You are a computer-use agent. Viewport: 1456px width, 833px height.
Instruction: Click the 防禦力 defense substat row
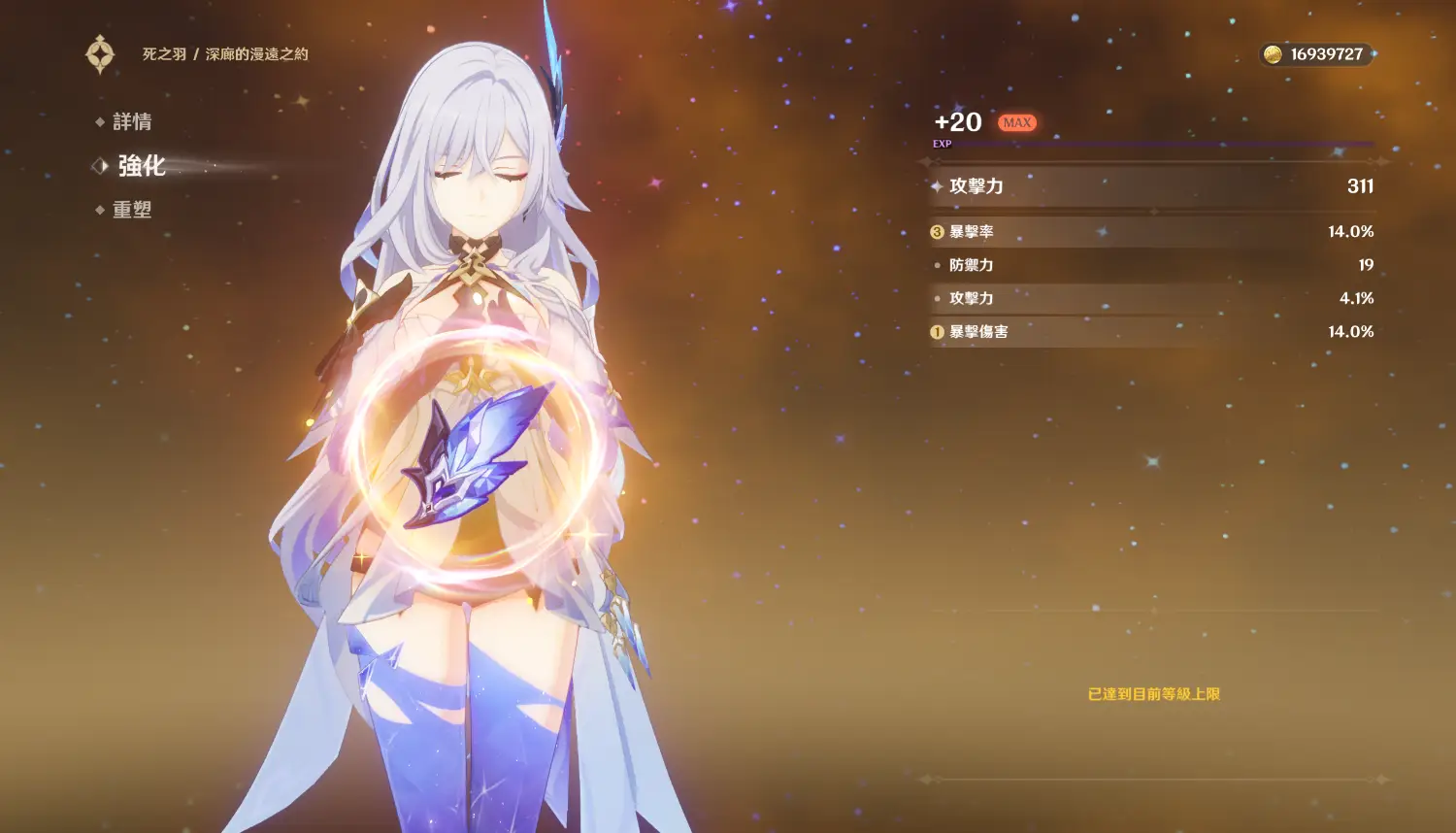pos(1151,265)
